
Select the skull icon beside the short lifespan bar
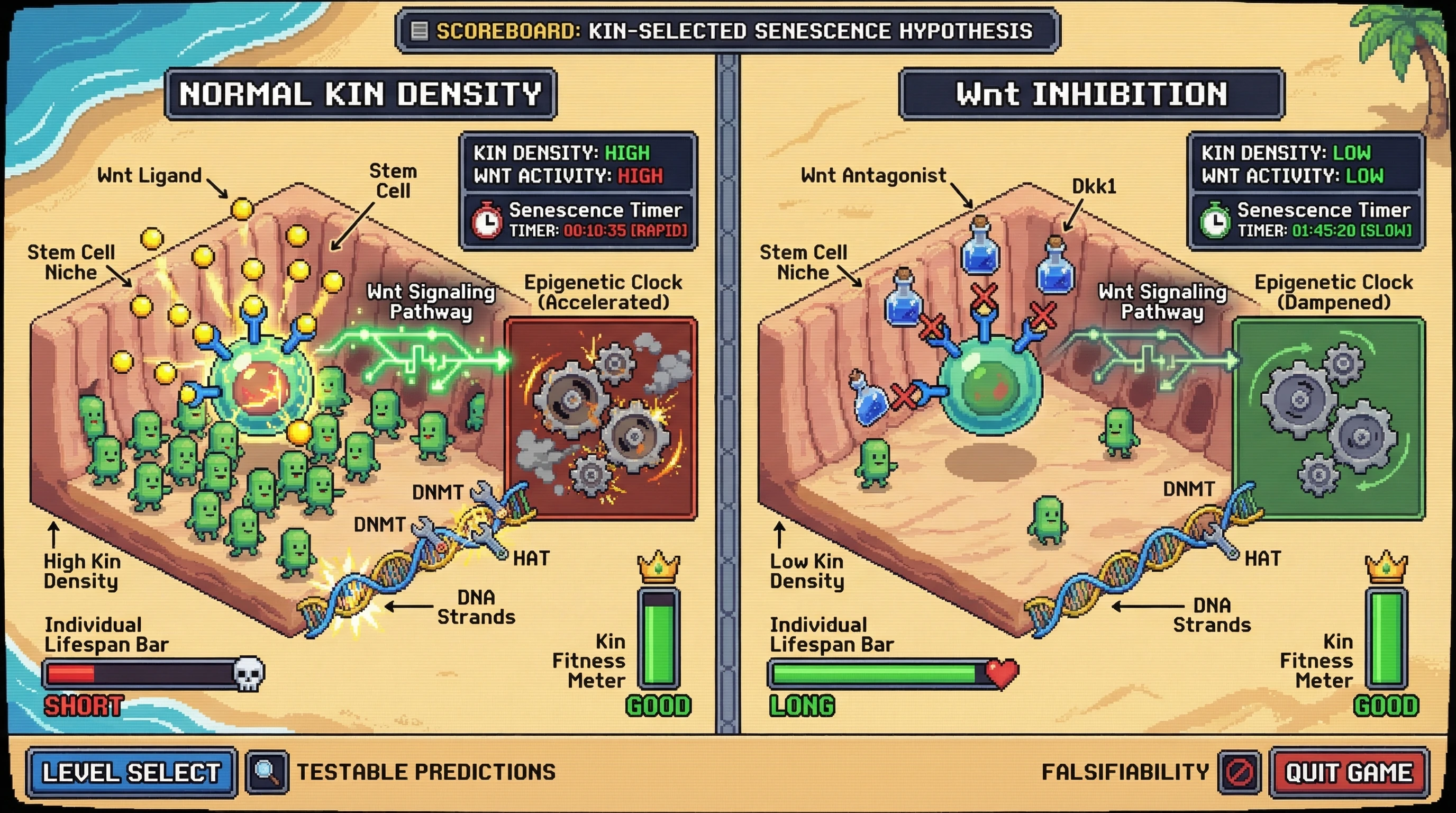[249, 673]
